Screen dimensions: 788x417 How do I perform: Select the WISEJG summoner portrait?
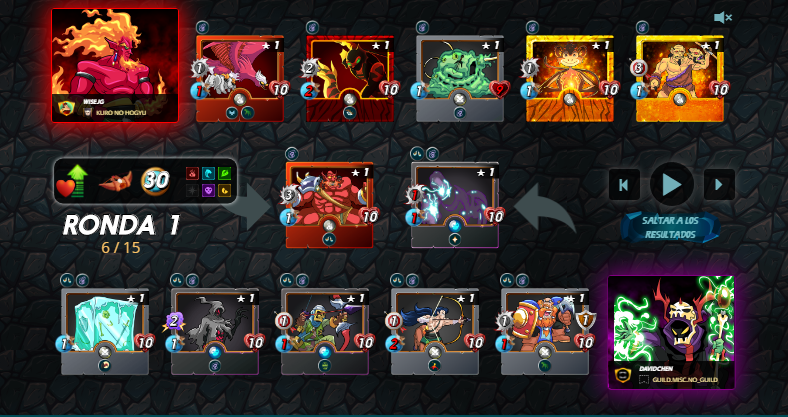pyautogui.click(x=115, y=60)
